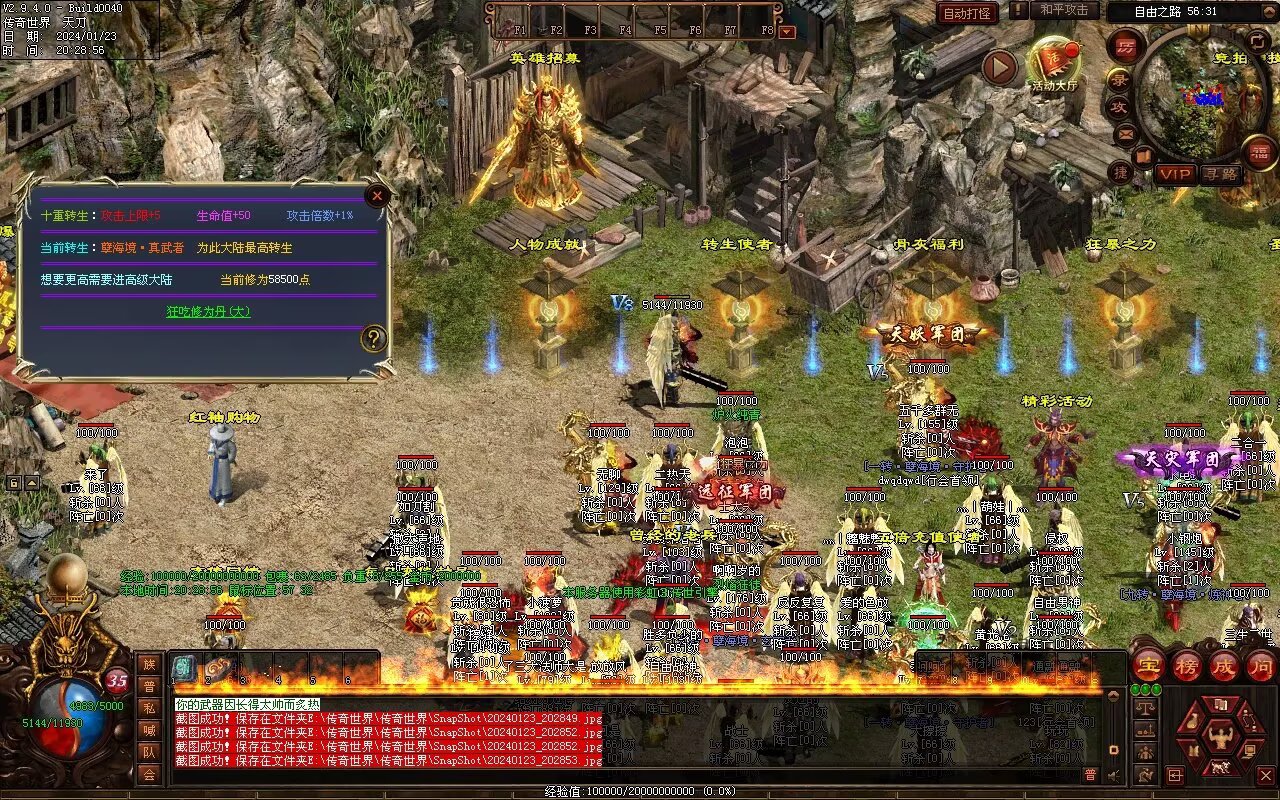The width and height of the screenshot is (1280, 800).
Task: Switch the 和平攻击 attack mode
Action: pos(1064,10)
